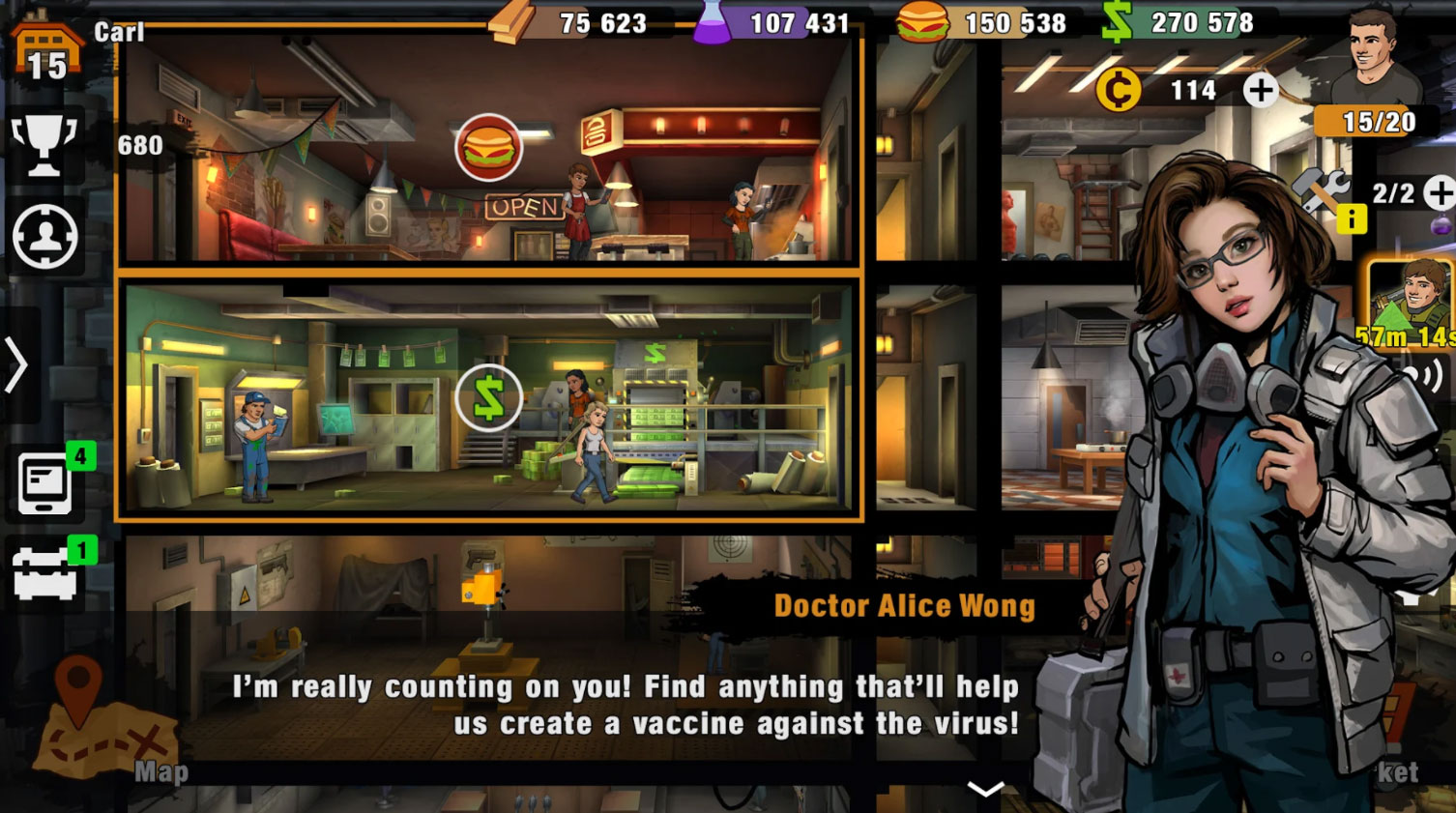Image resolution: width=1456 pixels, height=813 pixels.
Task: Open the survivors profile circle icon
Action: tap(45, 236)
